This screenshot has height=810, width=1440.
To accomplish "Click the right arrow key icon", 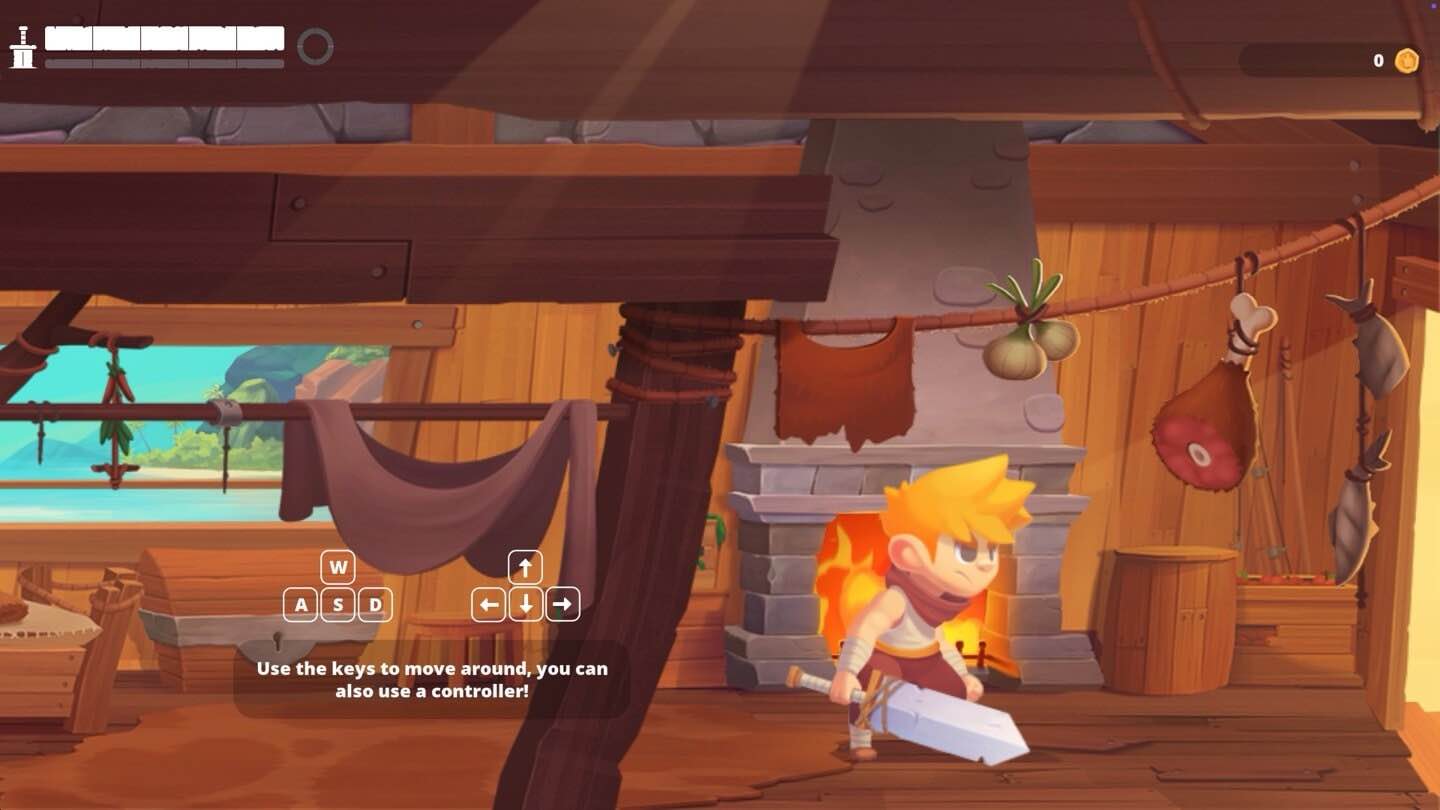I will pyautogui.click(x=562, y=604).
